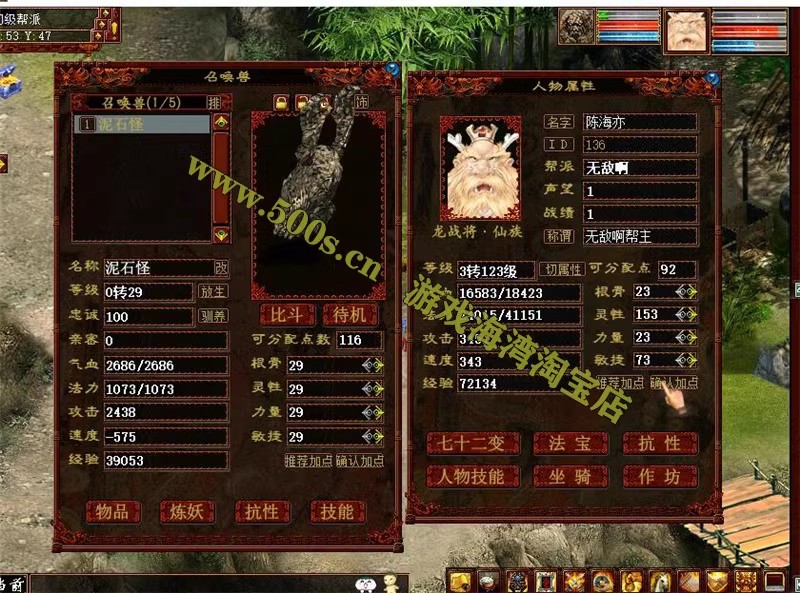This screenshot has height=593, width=800.
Task: Release the pet with the 放生 button
Action: [x=213, y=292]
